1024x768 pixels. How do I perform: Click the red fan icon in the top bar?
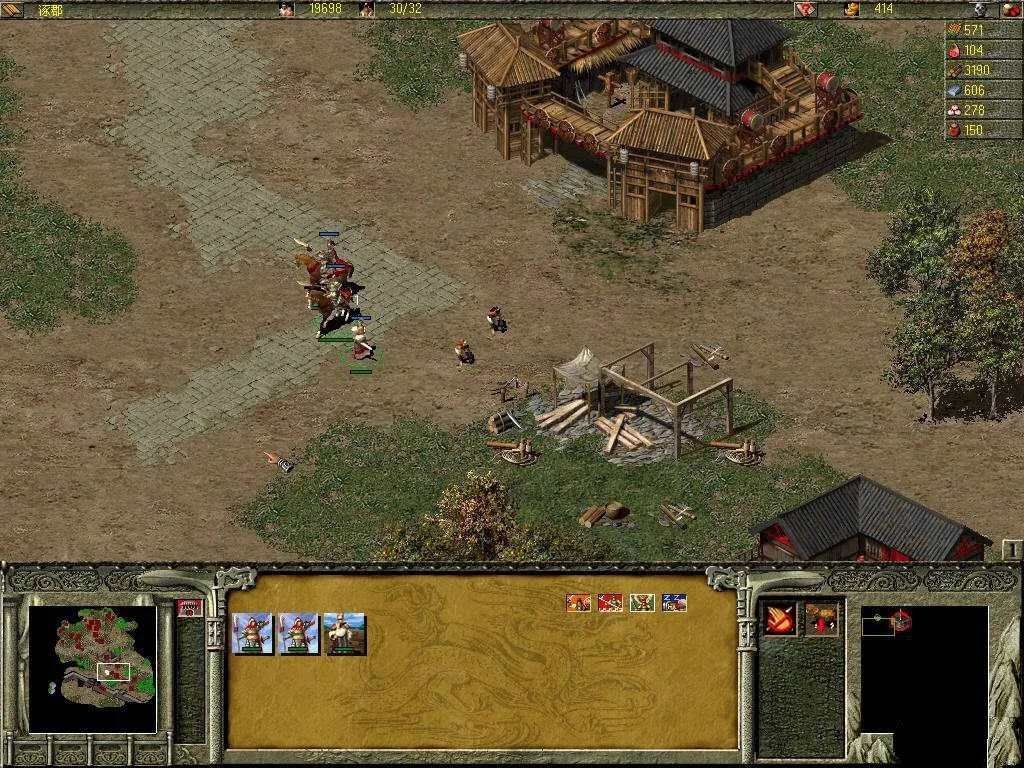(x=805, y=9)
